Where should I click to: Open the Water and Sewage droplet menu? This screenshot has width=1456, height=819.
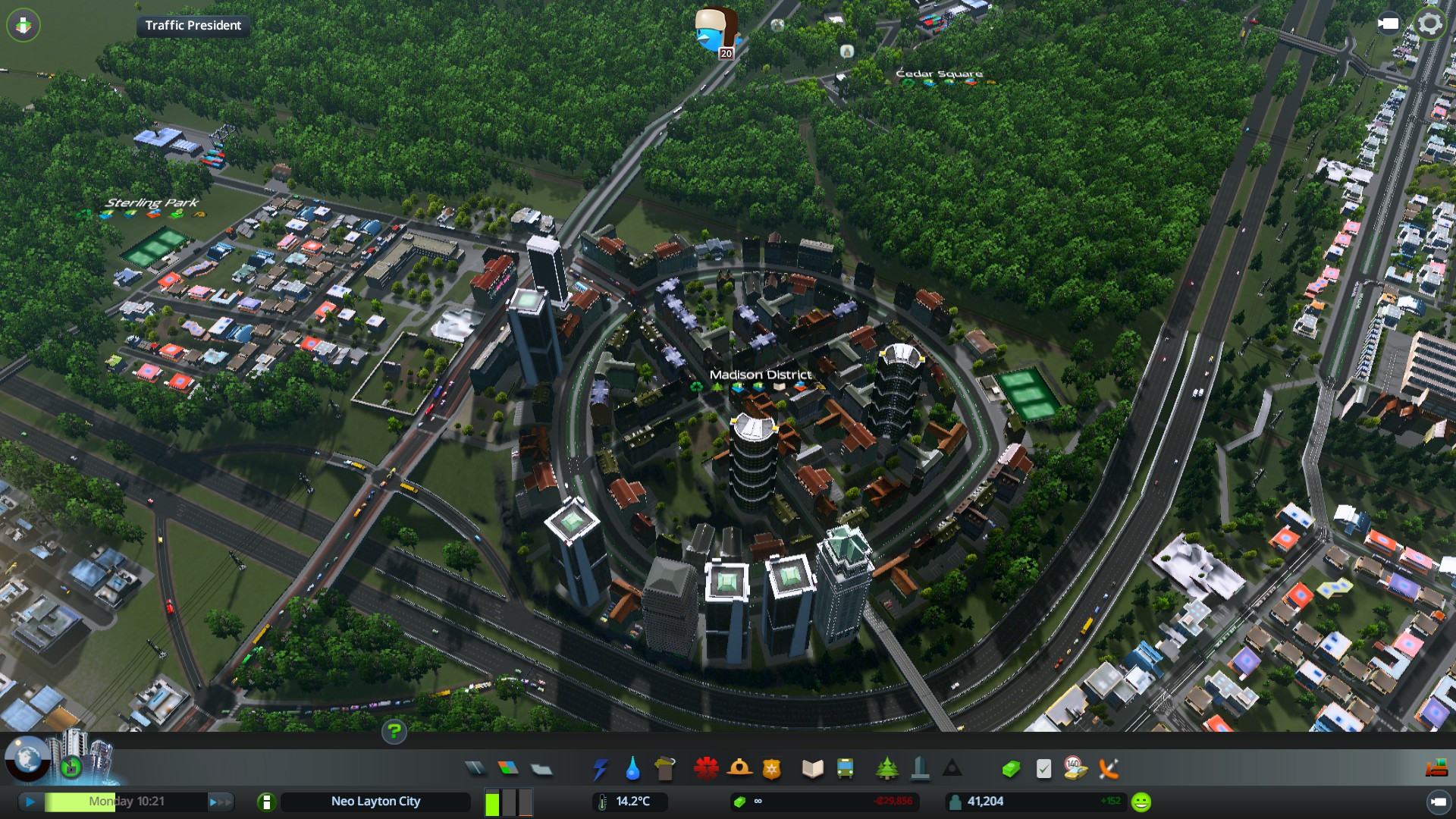click(x=632, y=769)
